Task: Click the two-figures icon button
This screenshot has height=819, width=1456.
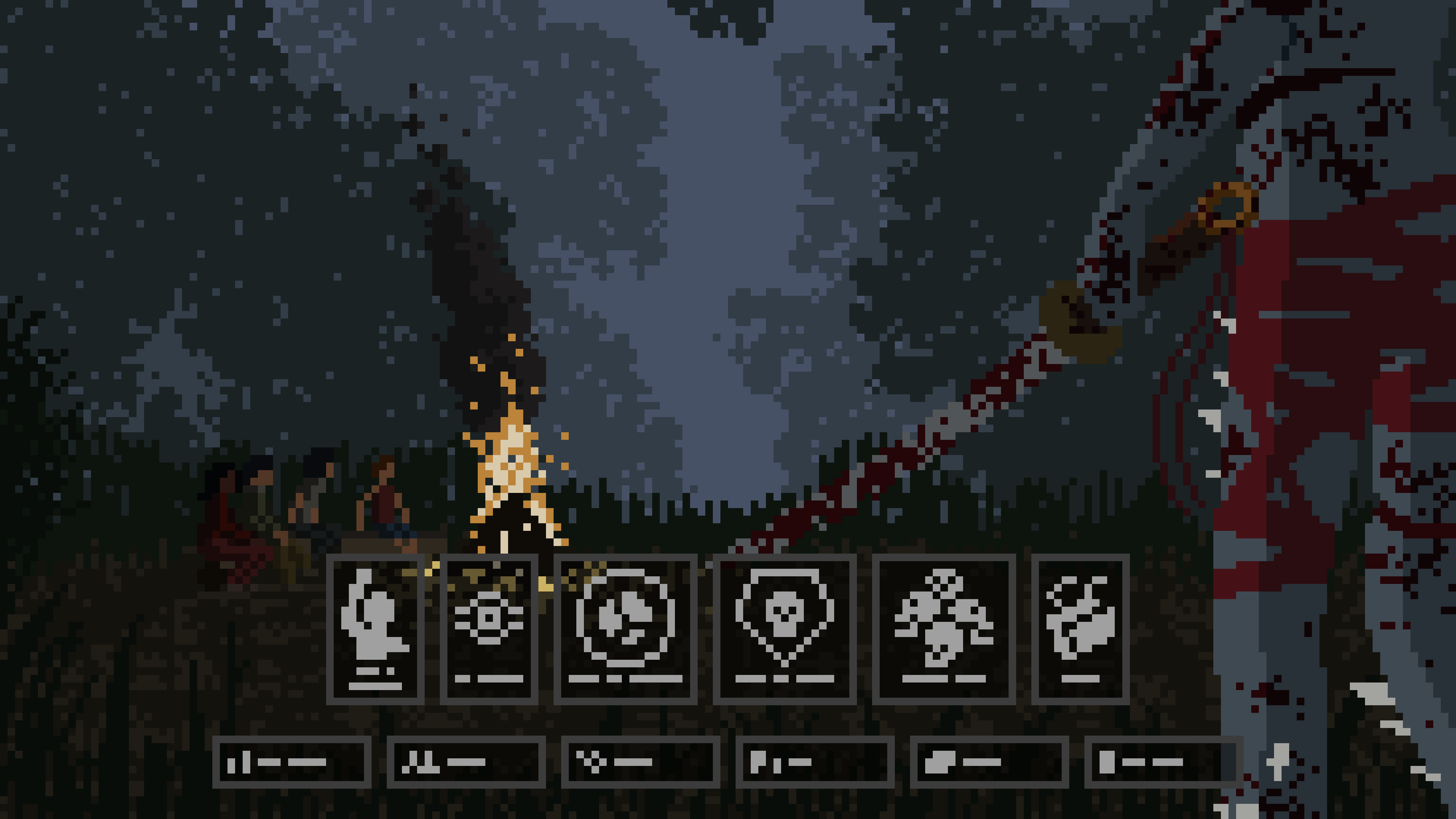Action: coord(466,762)
